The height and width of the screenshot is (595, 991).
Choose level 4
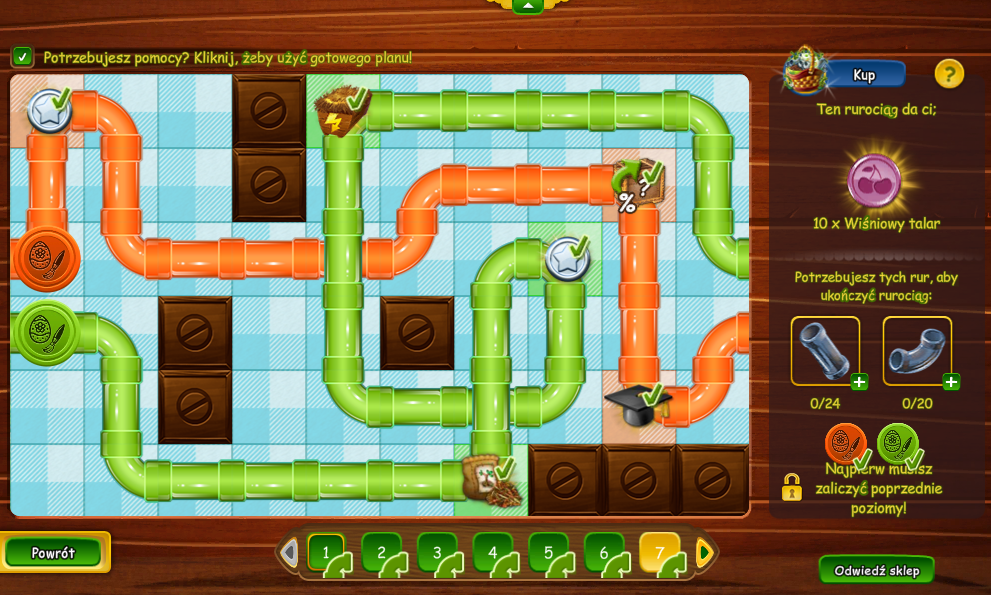click(493, 552)
